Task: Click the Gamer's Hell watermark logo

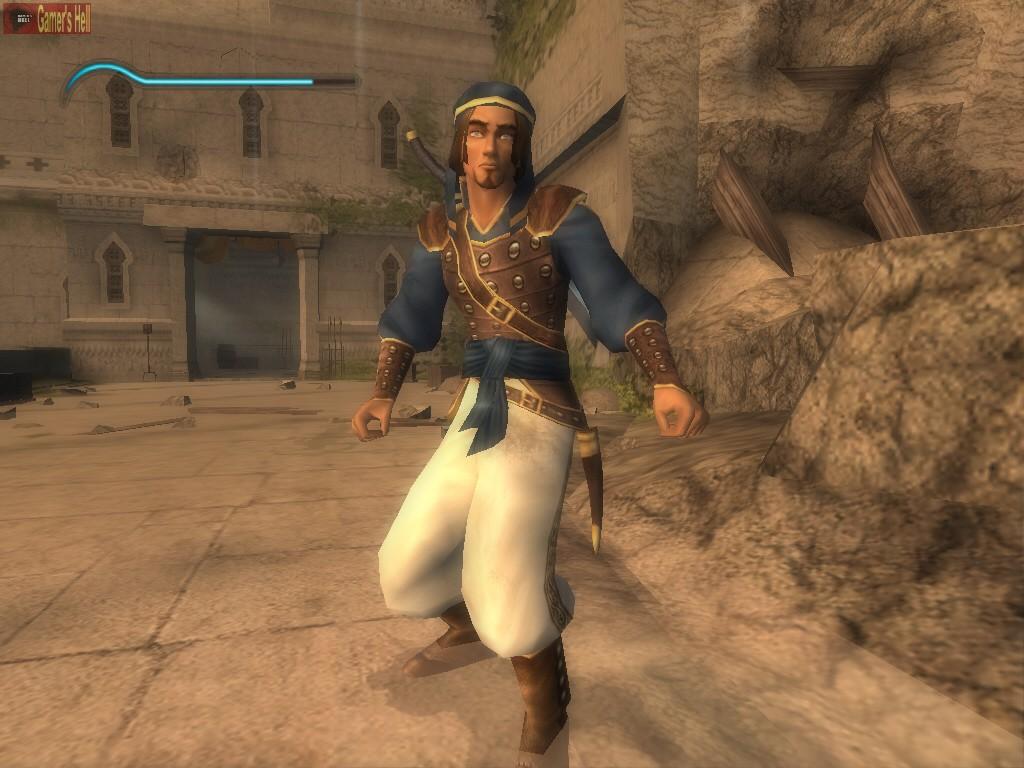Action: (x=47, y=19)
